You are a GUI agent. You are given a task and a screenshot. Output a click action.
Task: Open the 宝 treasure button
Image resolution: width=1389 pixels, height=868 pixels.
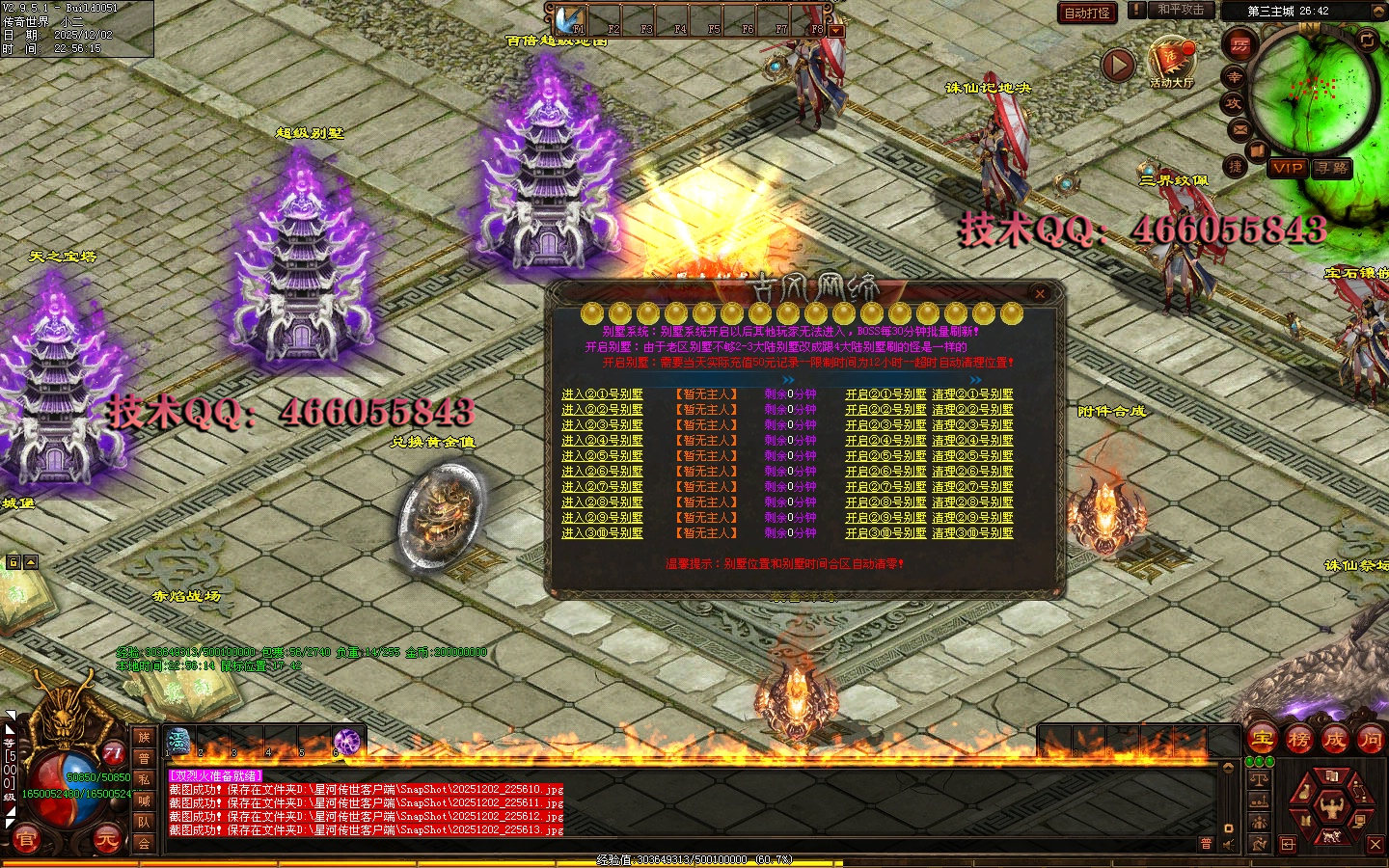(1263, 740)
